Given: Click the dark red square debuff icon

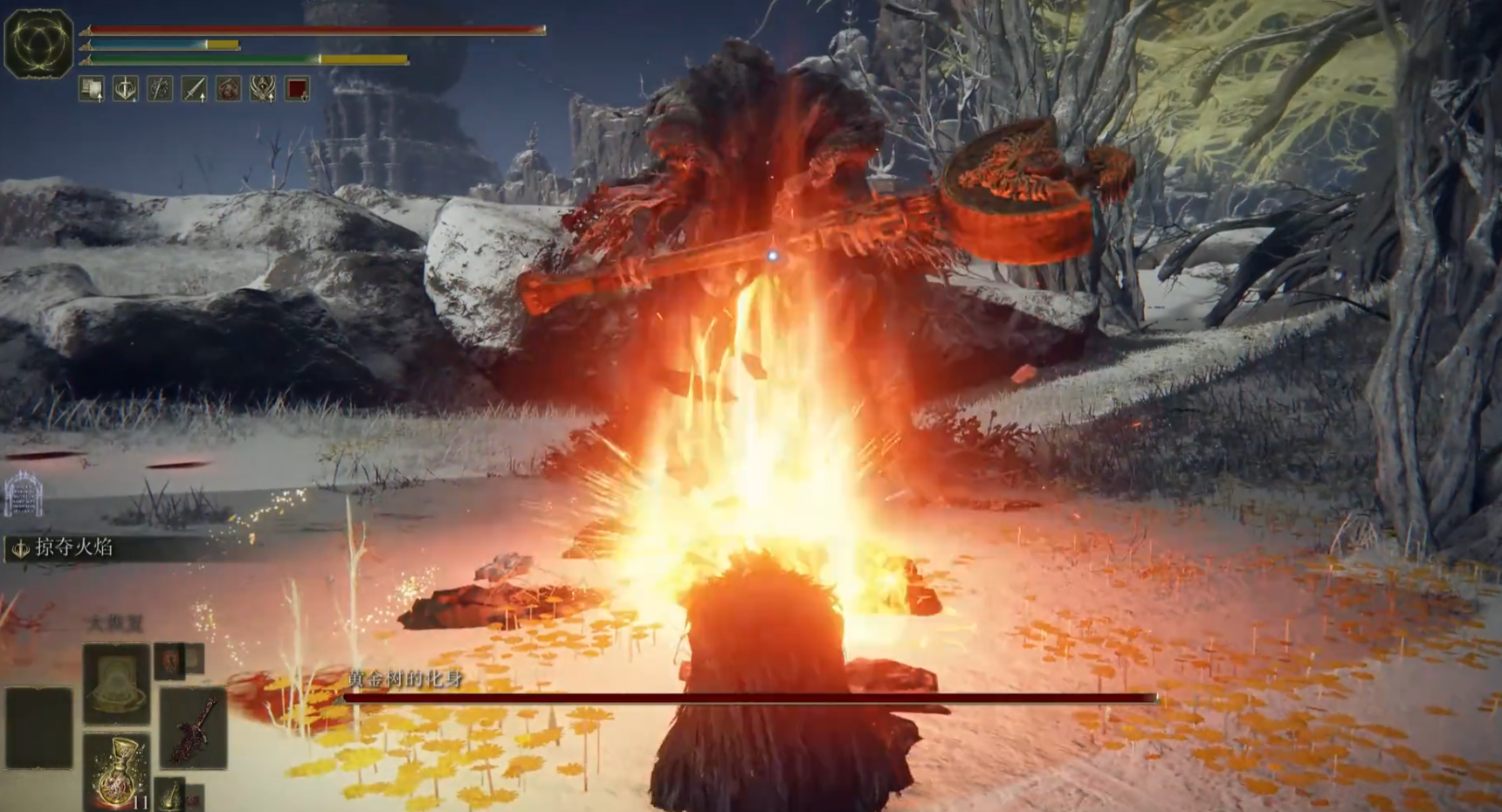Looking at the screenshot, I should tap(297, 89).
